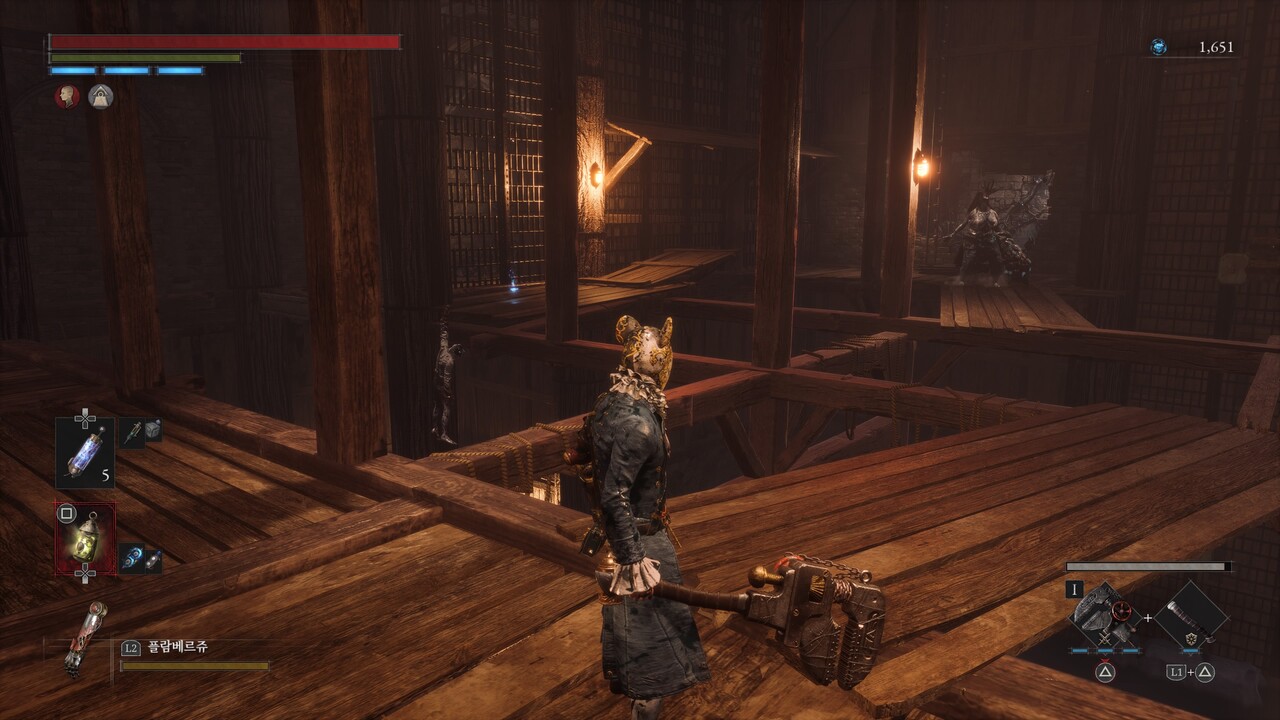Select the small syringe item in upper belt
Viewport: 1280px width, 720px height.
click(x=133, y=431)
